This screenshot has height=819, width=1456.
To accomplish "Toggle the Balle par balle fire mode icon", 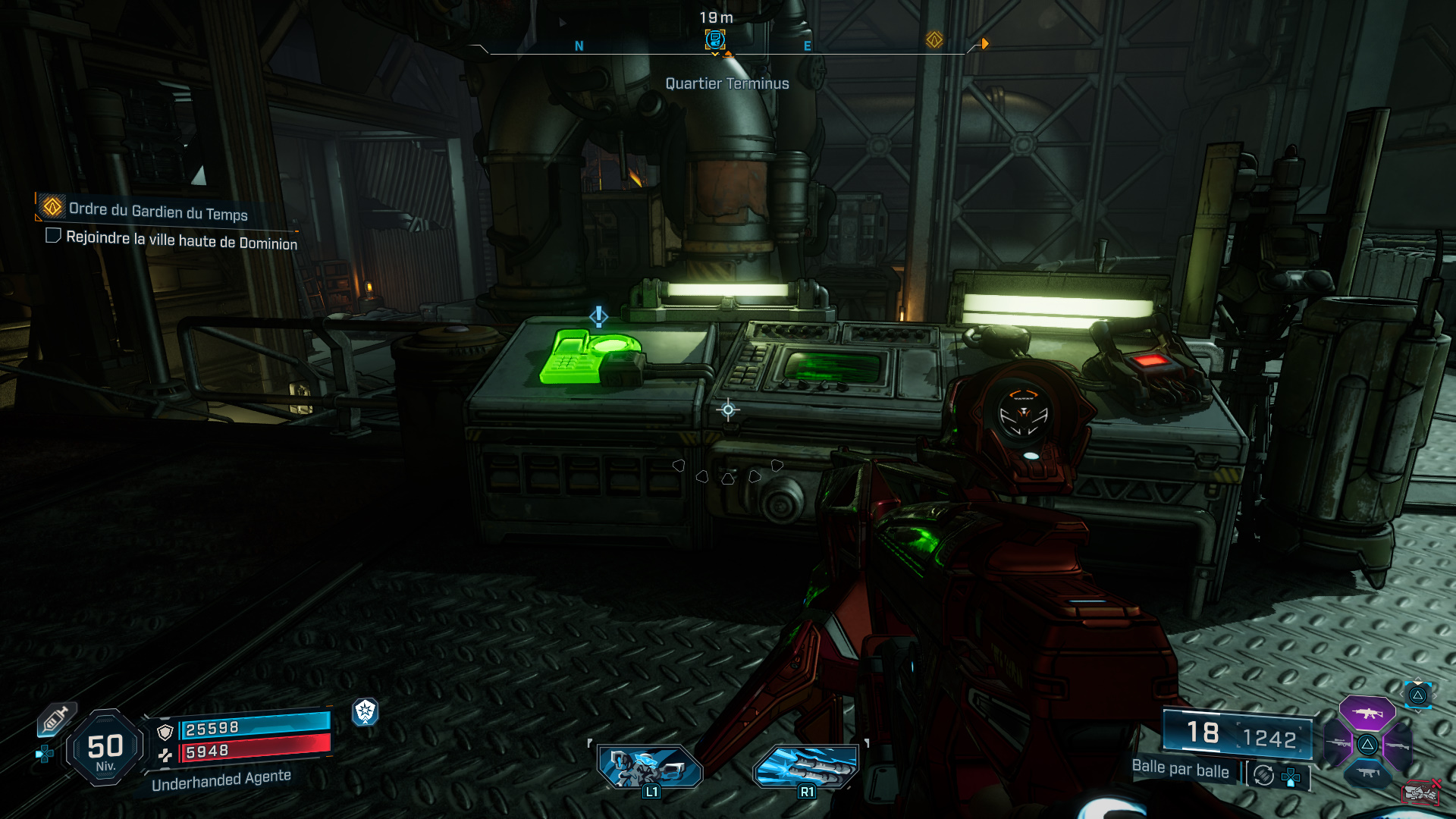I will pos(1263,775).
